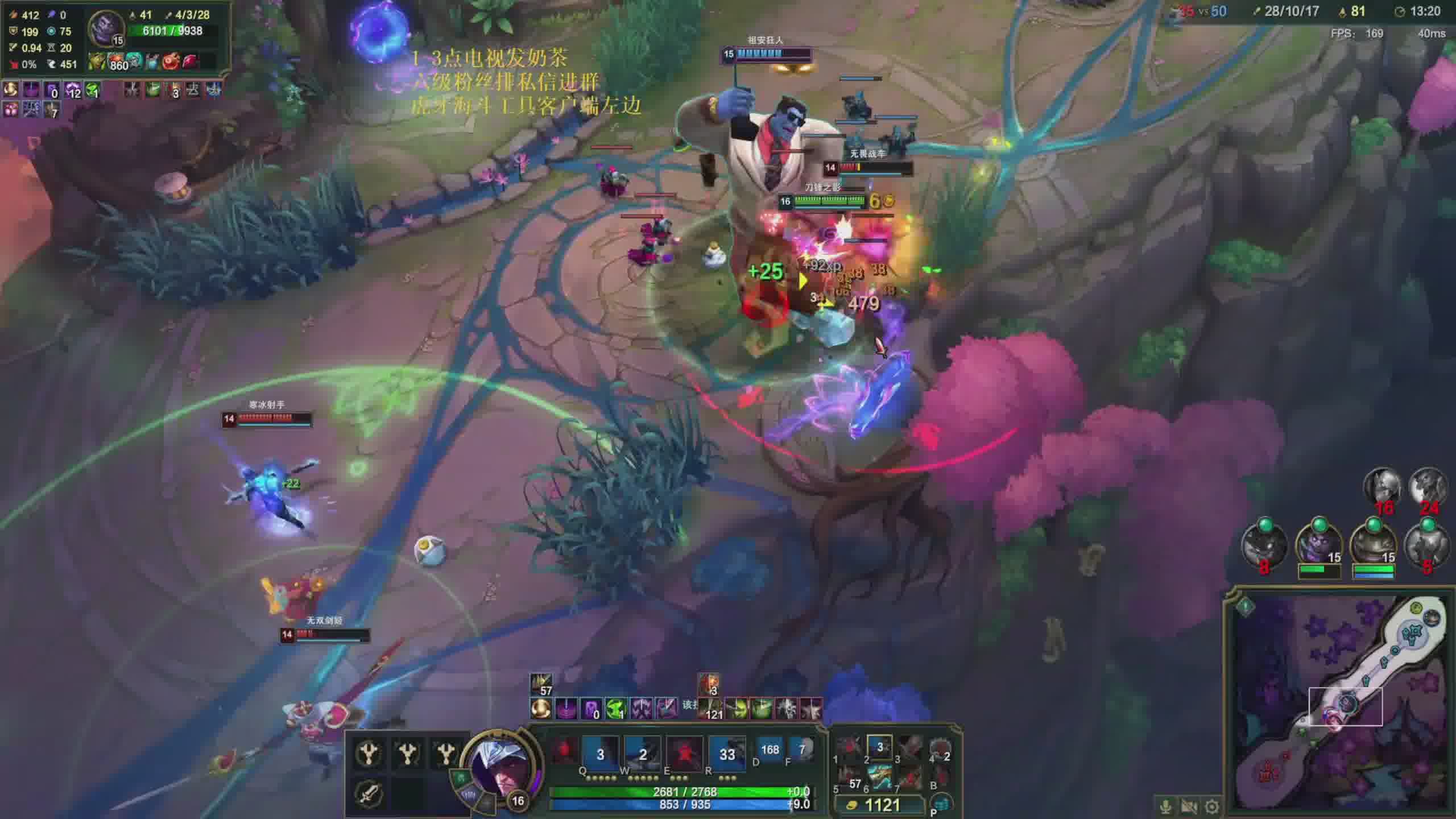Activate the R ultimate on cooldown 33
The height and width of the screenshot is (819, 1456).
[x=727, y=754]
